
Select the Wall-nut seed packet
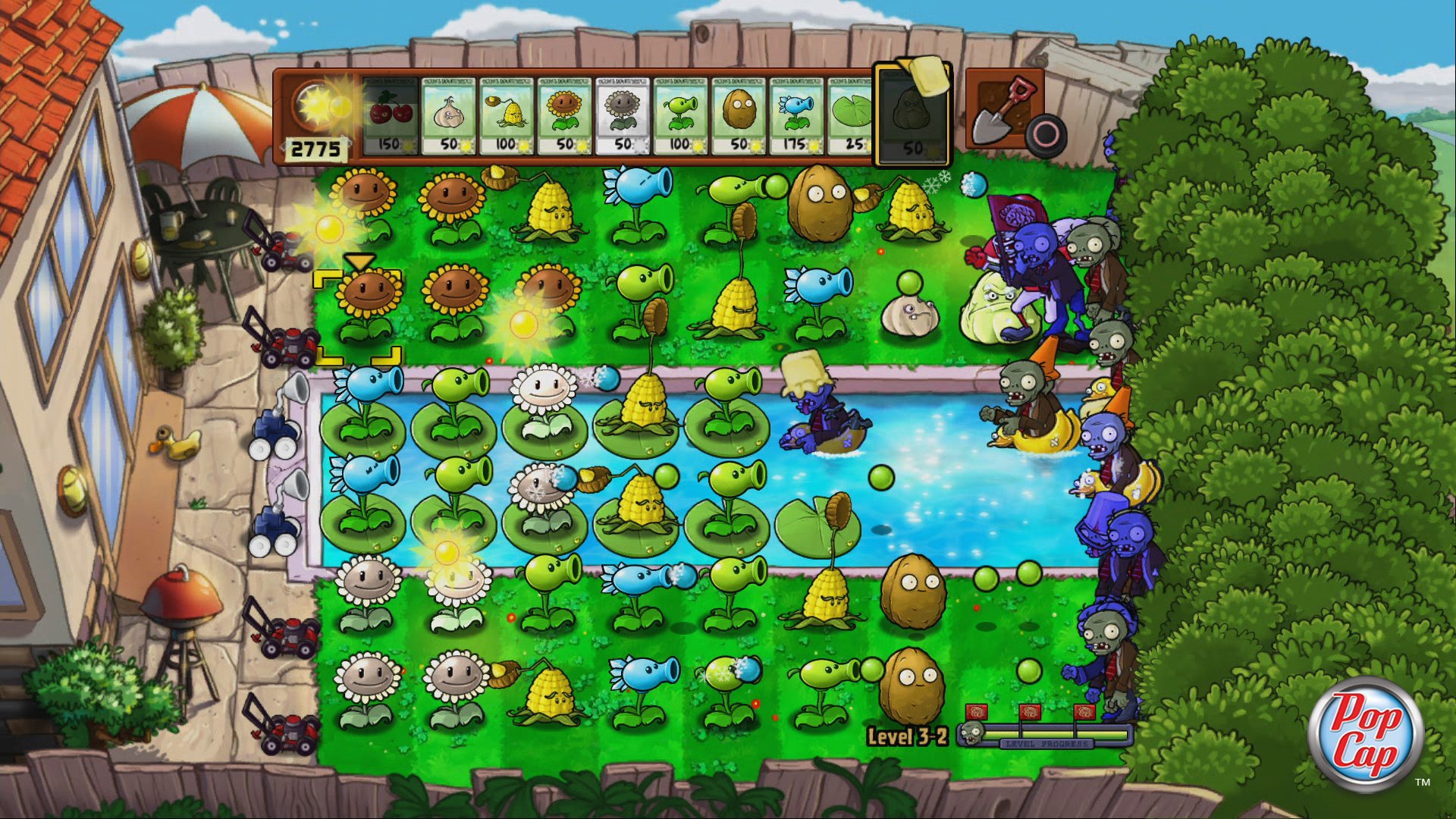[x=739, y=114]
